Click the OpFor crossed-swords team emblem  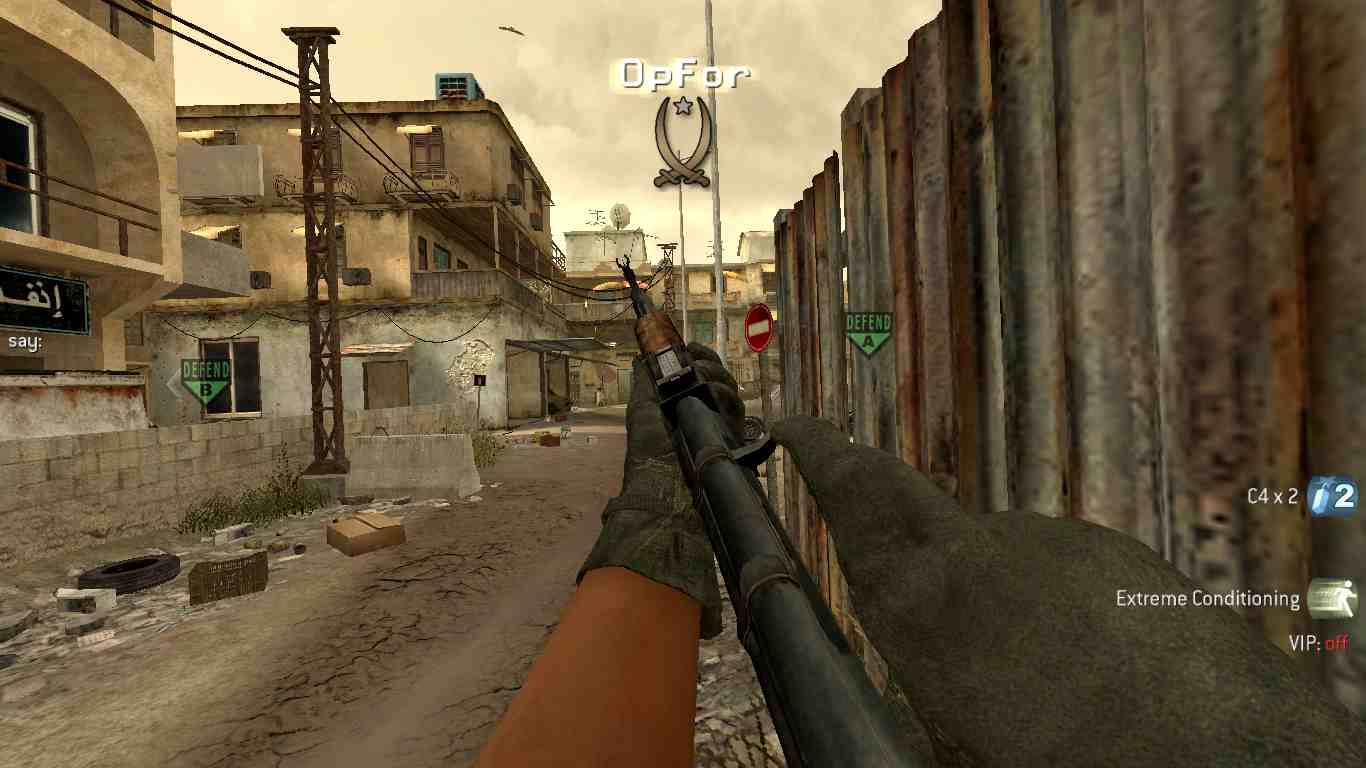point(682,141)
